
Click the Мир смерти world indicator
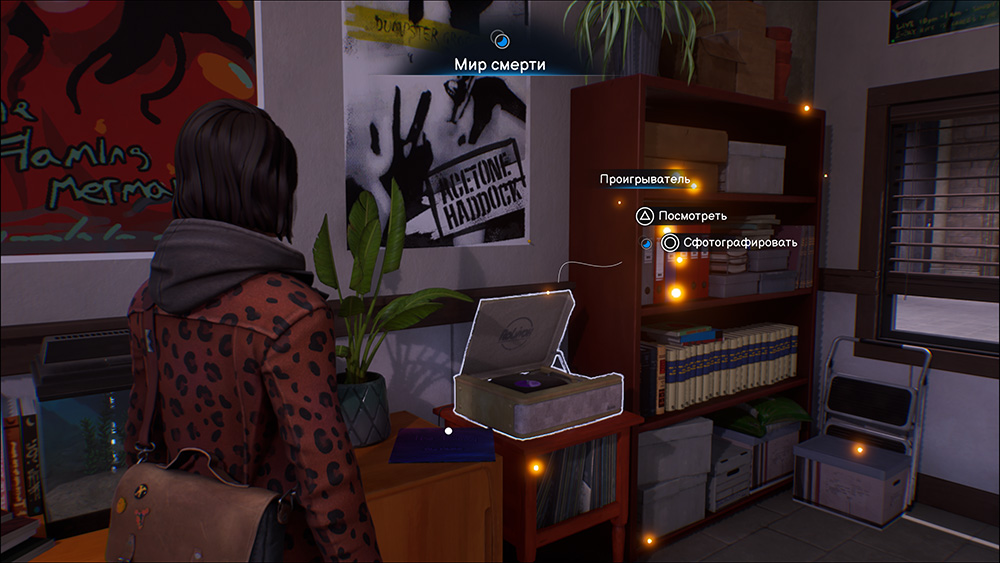(x=501, y=64)
